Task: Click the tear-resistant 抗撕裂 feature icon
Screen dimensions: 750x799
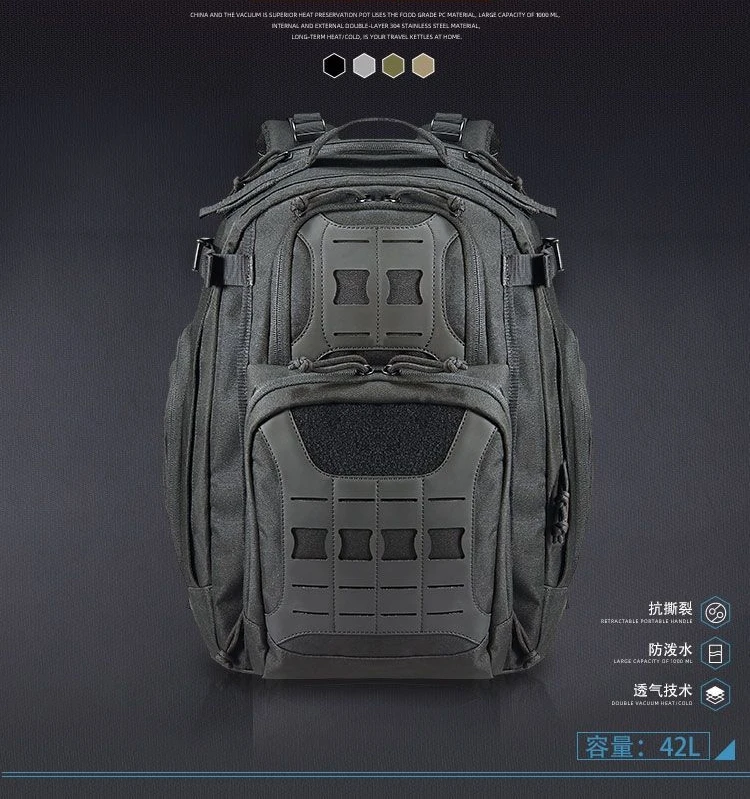Action: click(x=714, y=611)
